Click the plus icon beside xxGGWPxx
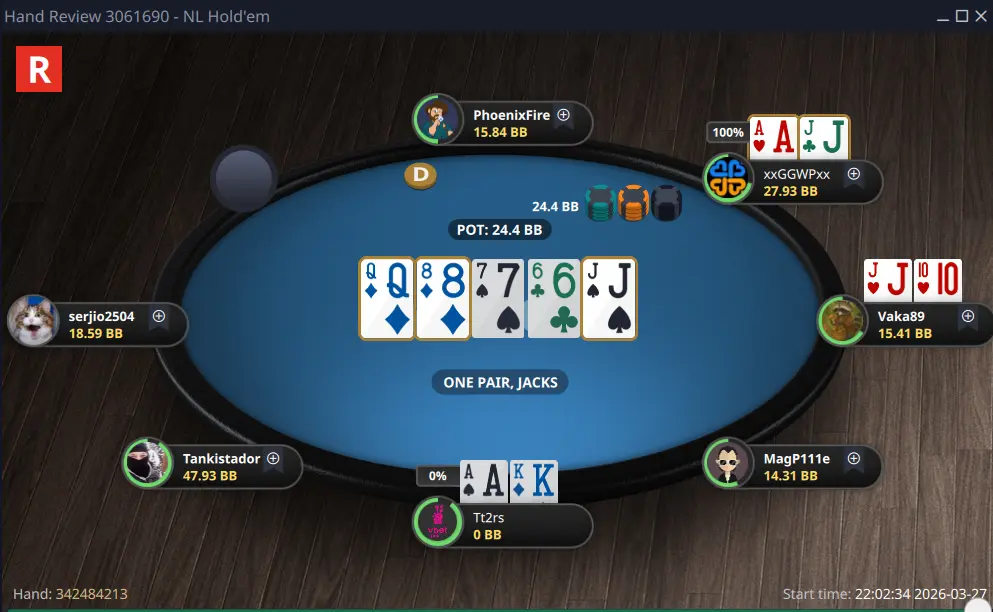The height and width of the screenshot is (612, 993). [854, 173]
